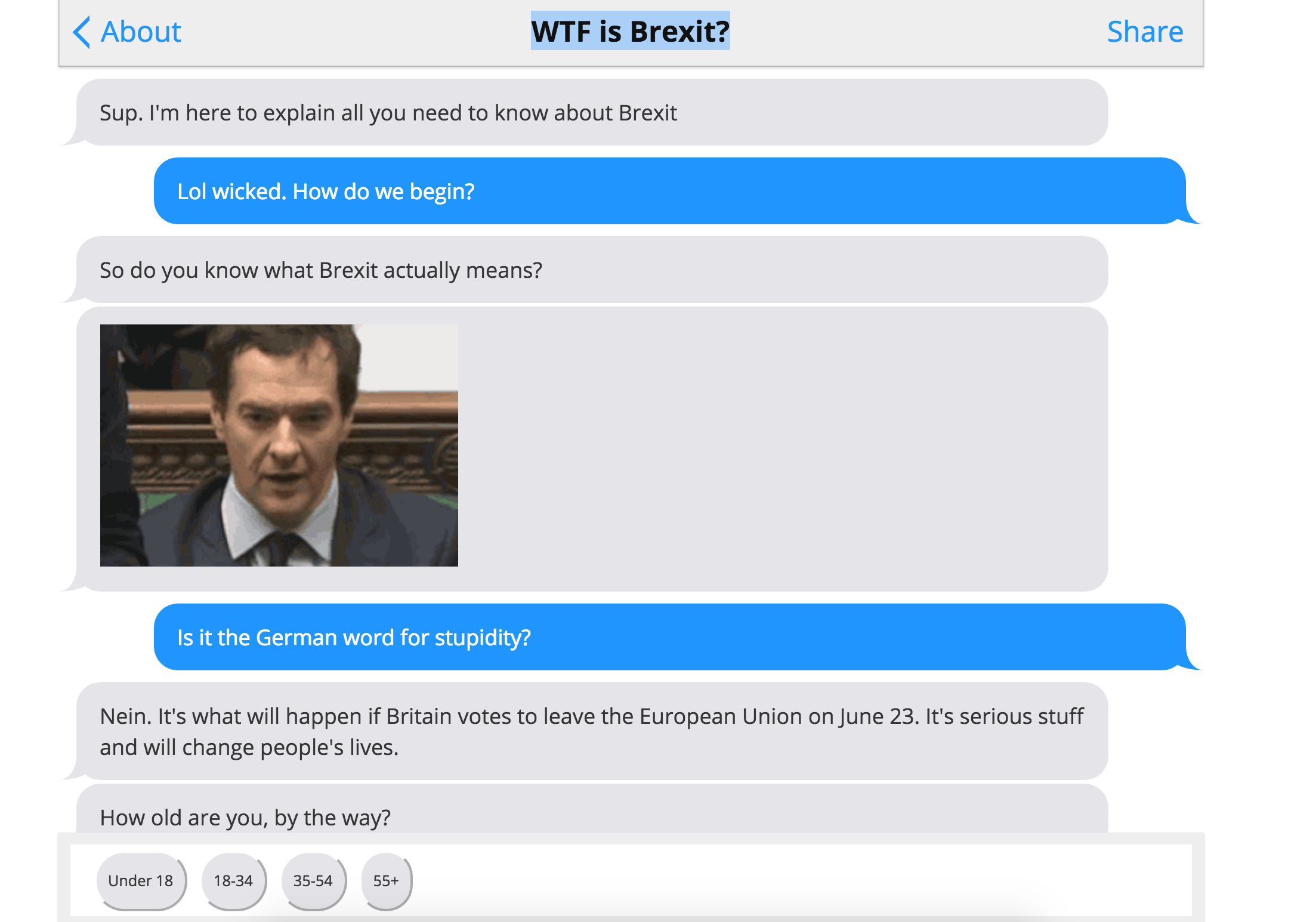Image resolution: width=1316 pixels, height=922 pixels.
Task: Select the Under 18 age option
Action: coord(141,880)
